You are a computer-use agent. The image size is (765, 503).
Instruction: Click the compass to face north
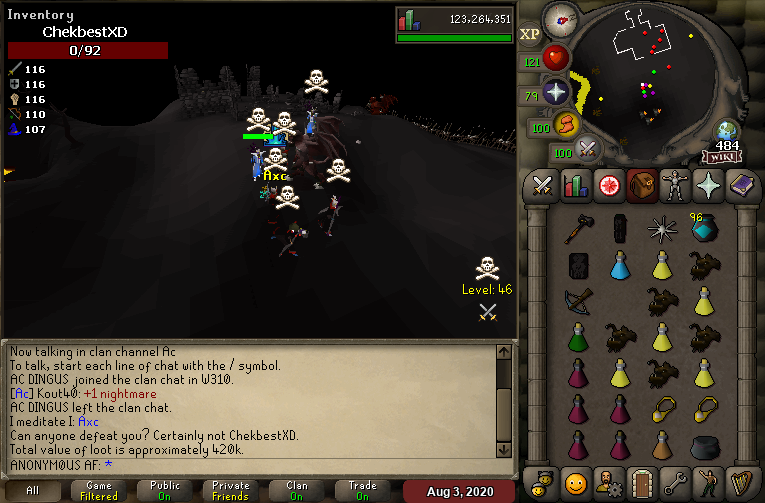pyautogui.click(x=560, y=19)
